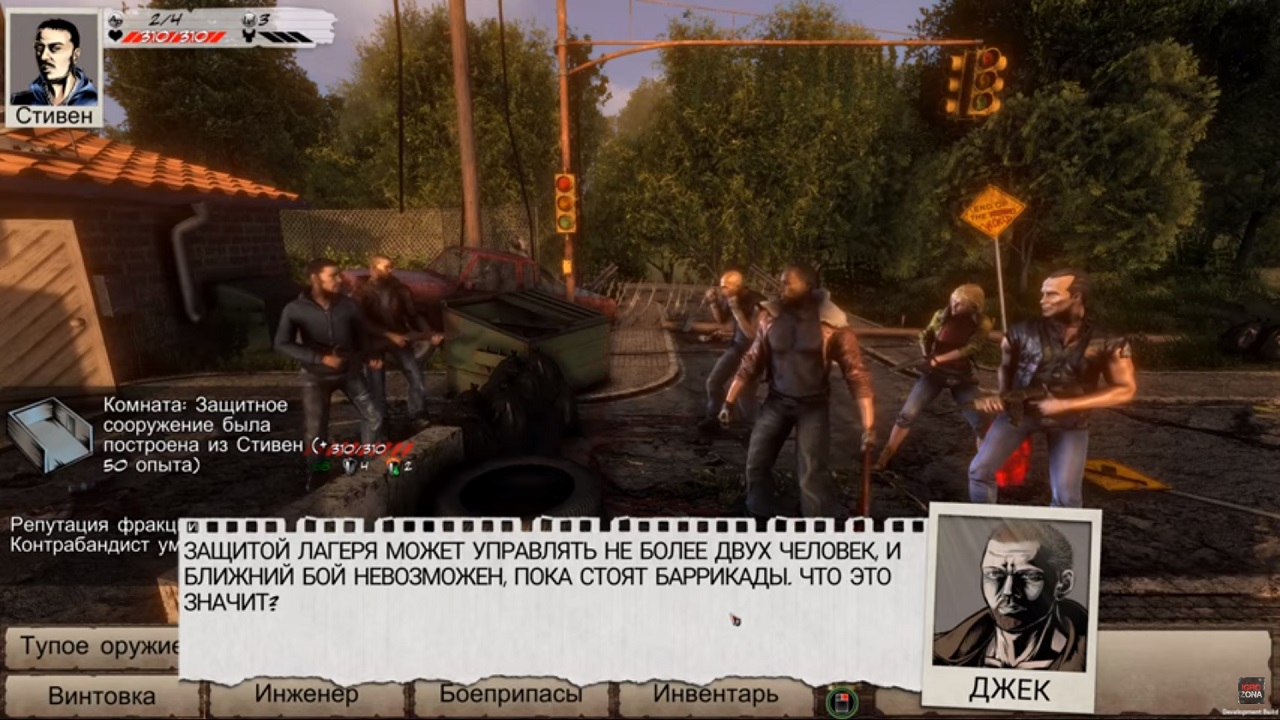
Task: Select the Винтовка (rifle) button
Action: 101,696
